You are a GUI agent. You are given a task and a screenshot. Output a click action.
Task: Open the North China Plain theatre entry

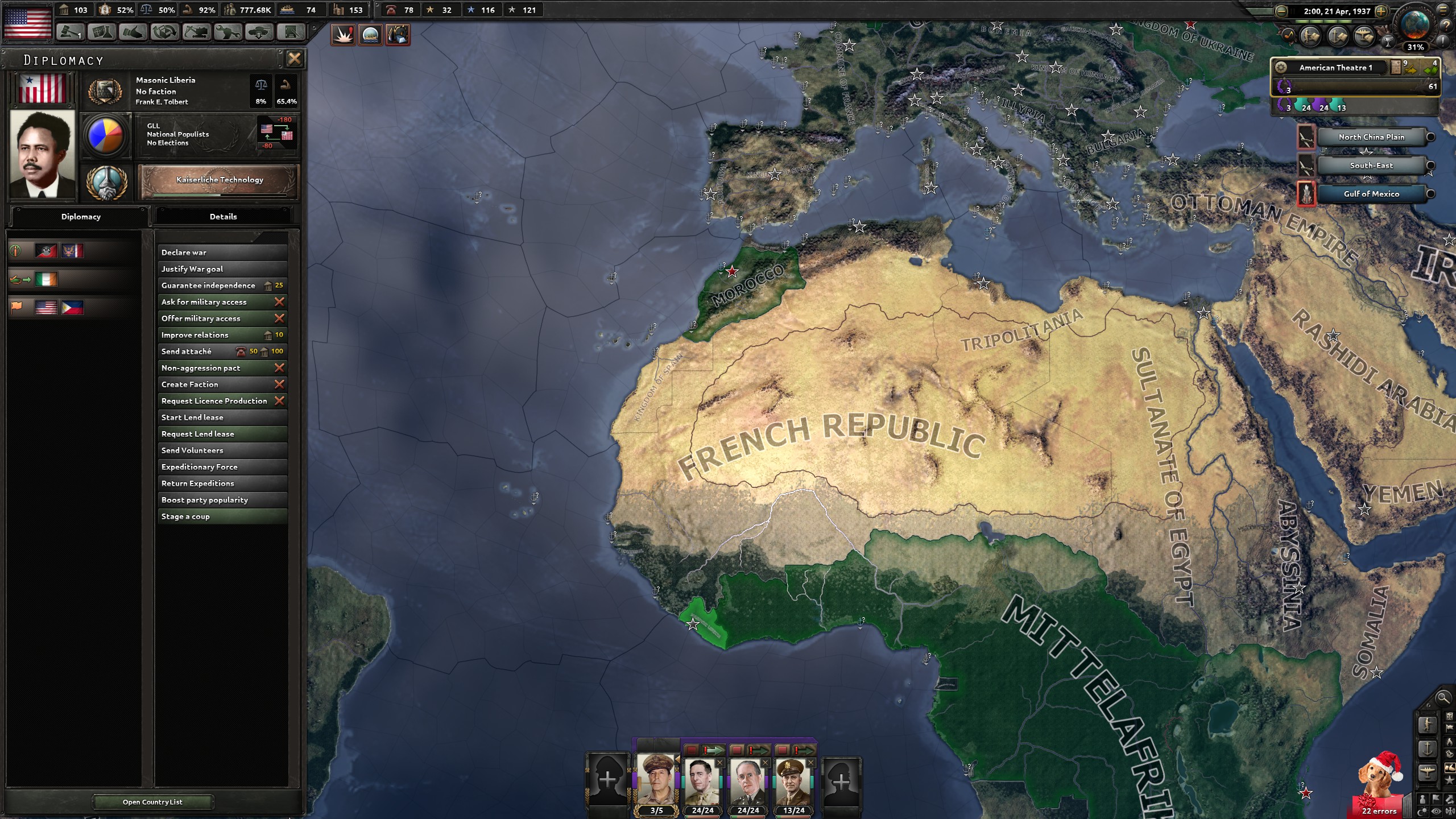[x=1371, y=136]
